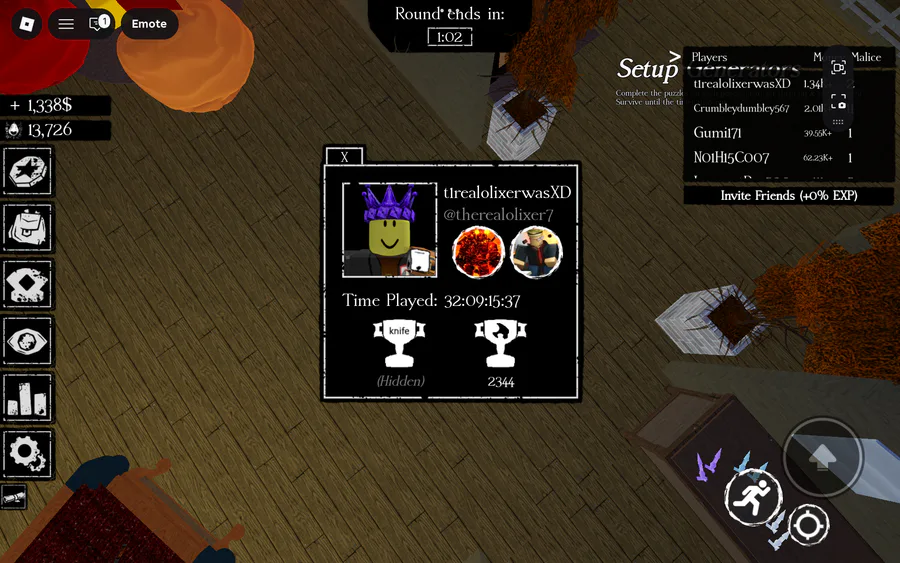Screen dimensions: 900x563
Task: Activate the crosshair lock button
Action: (x=808, y=524)
